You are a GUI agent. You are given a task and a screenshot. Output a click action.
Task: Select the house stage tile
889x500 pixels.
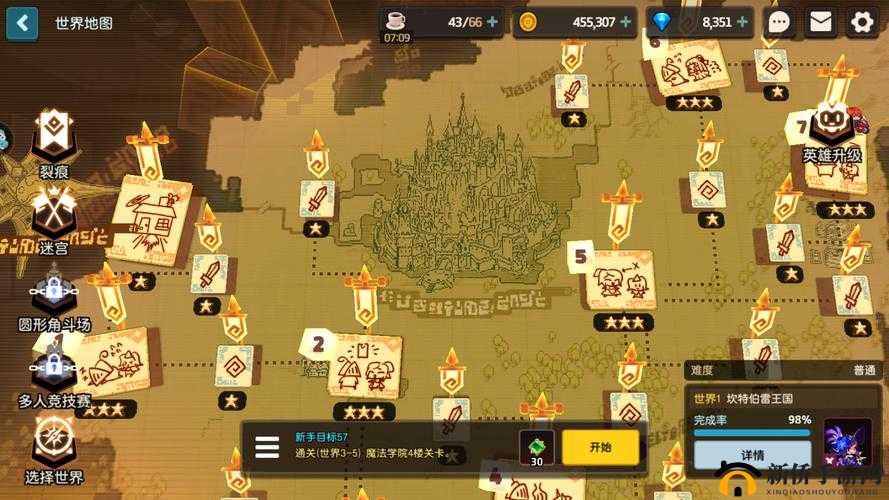point(148,222)
